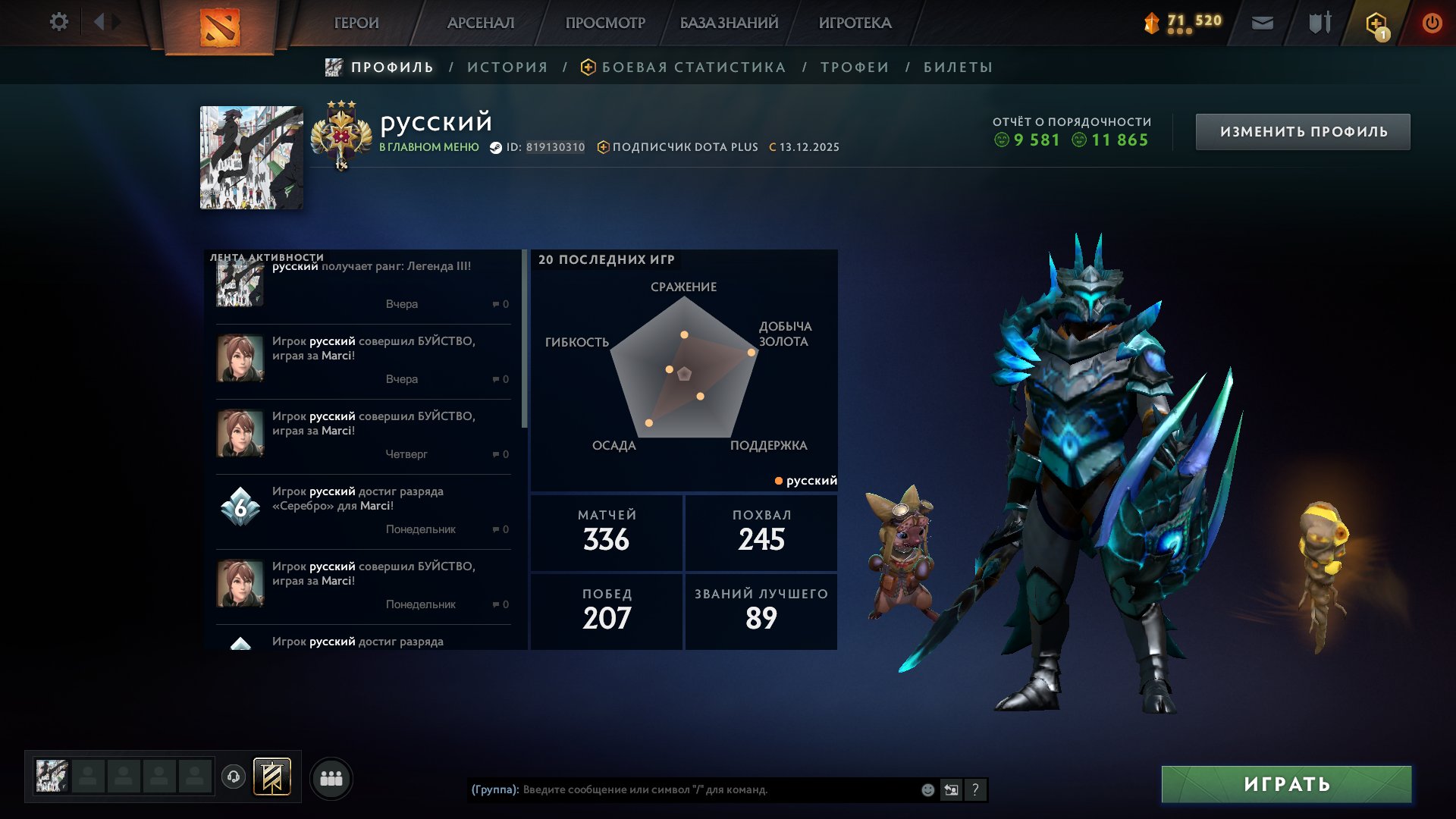Switch to the ТРОФЕИ profile tab
Screen dimensions: 1456x819
click(x=852, y=67)
